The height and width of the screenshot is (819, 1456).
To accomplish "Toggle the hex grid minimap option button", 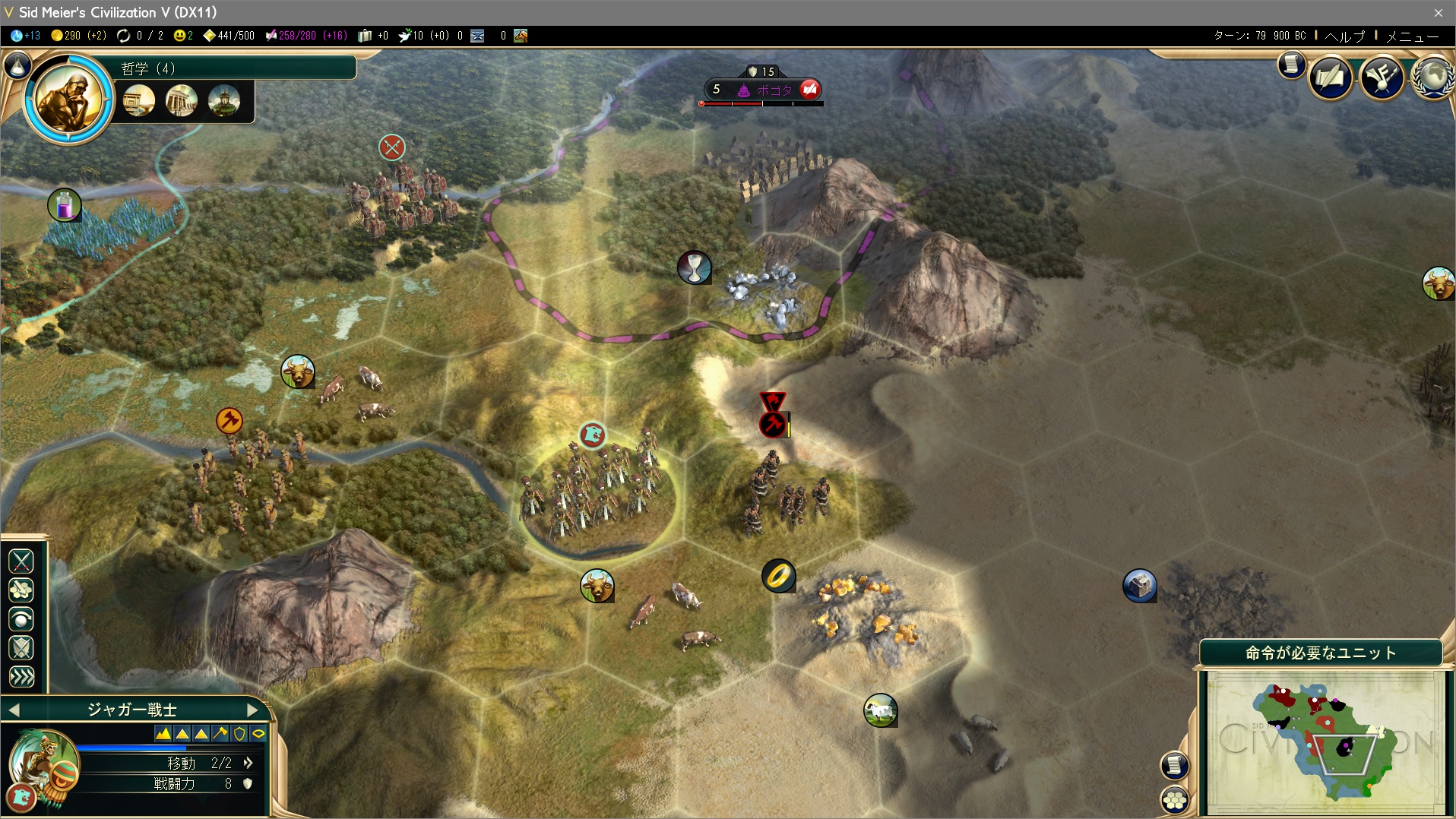I will tap(1175, 799).
